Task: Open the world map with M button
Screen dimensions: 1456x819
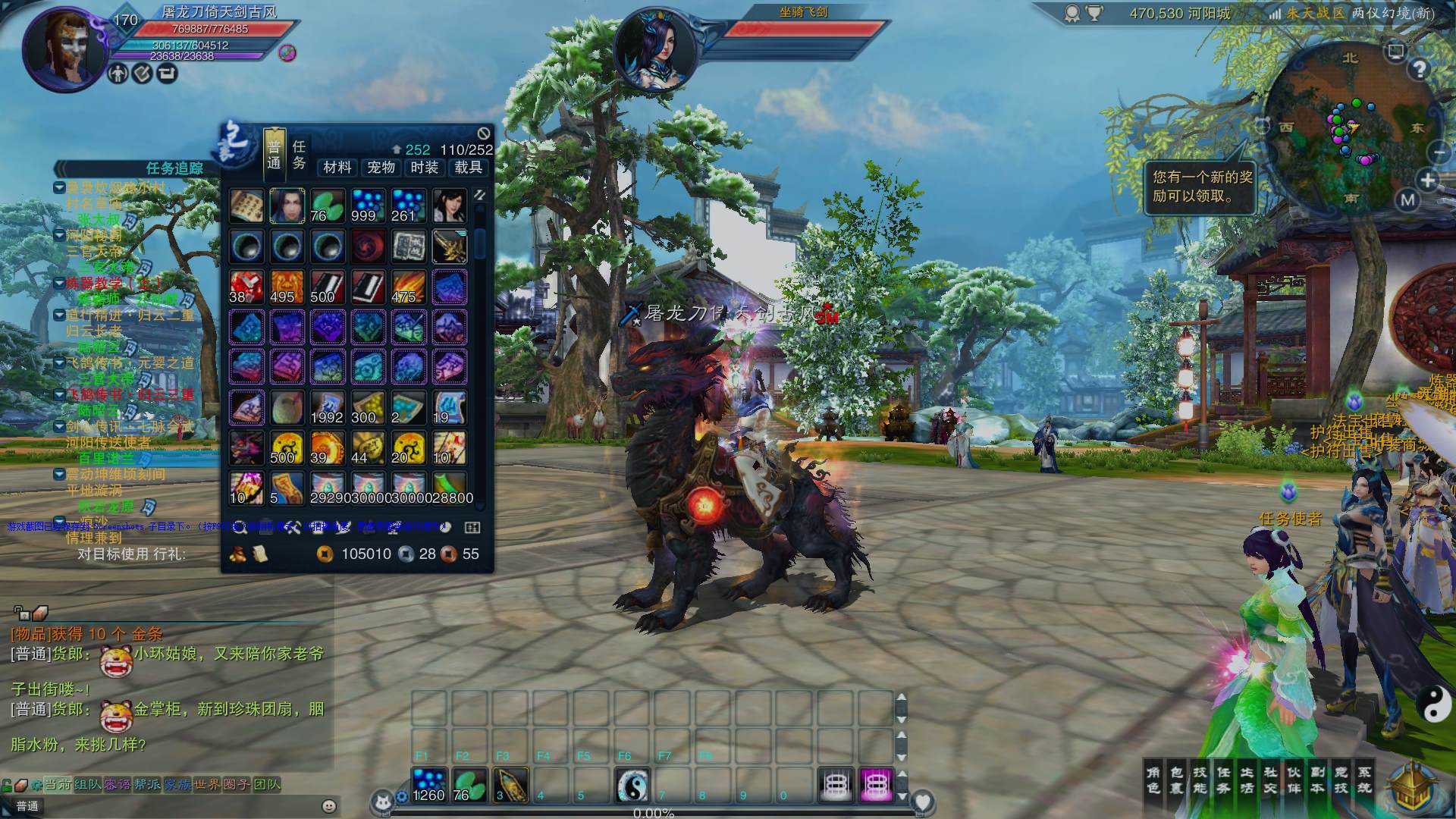Action: coord(1407,200)
